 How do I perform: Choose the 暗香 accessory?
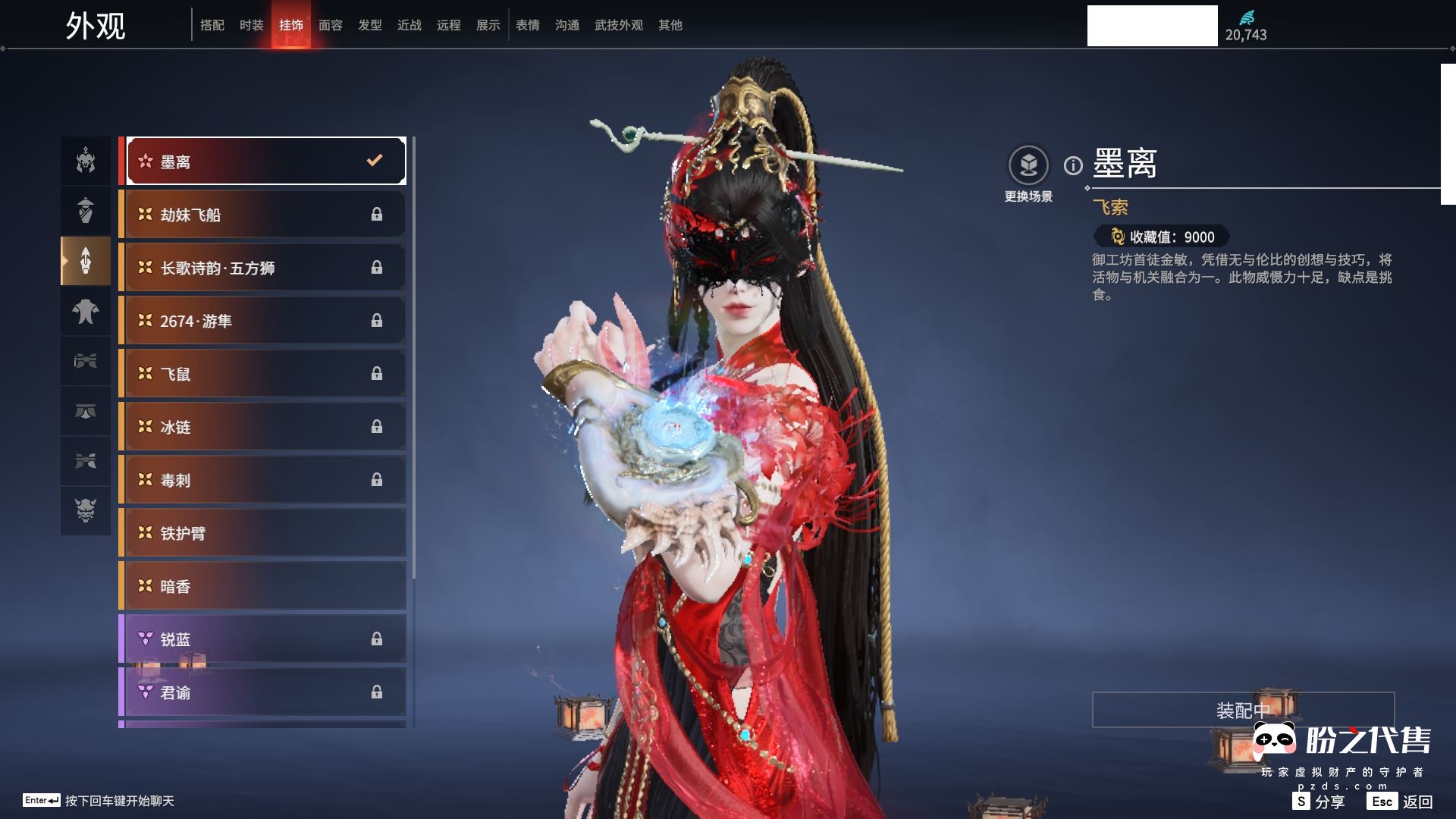pos(262,586)
